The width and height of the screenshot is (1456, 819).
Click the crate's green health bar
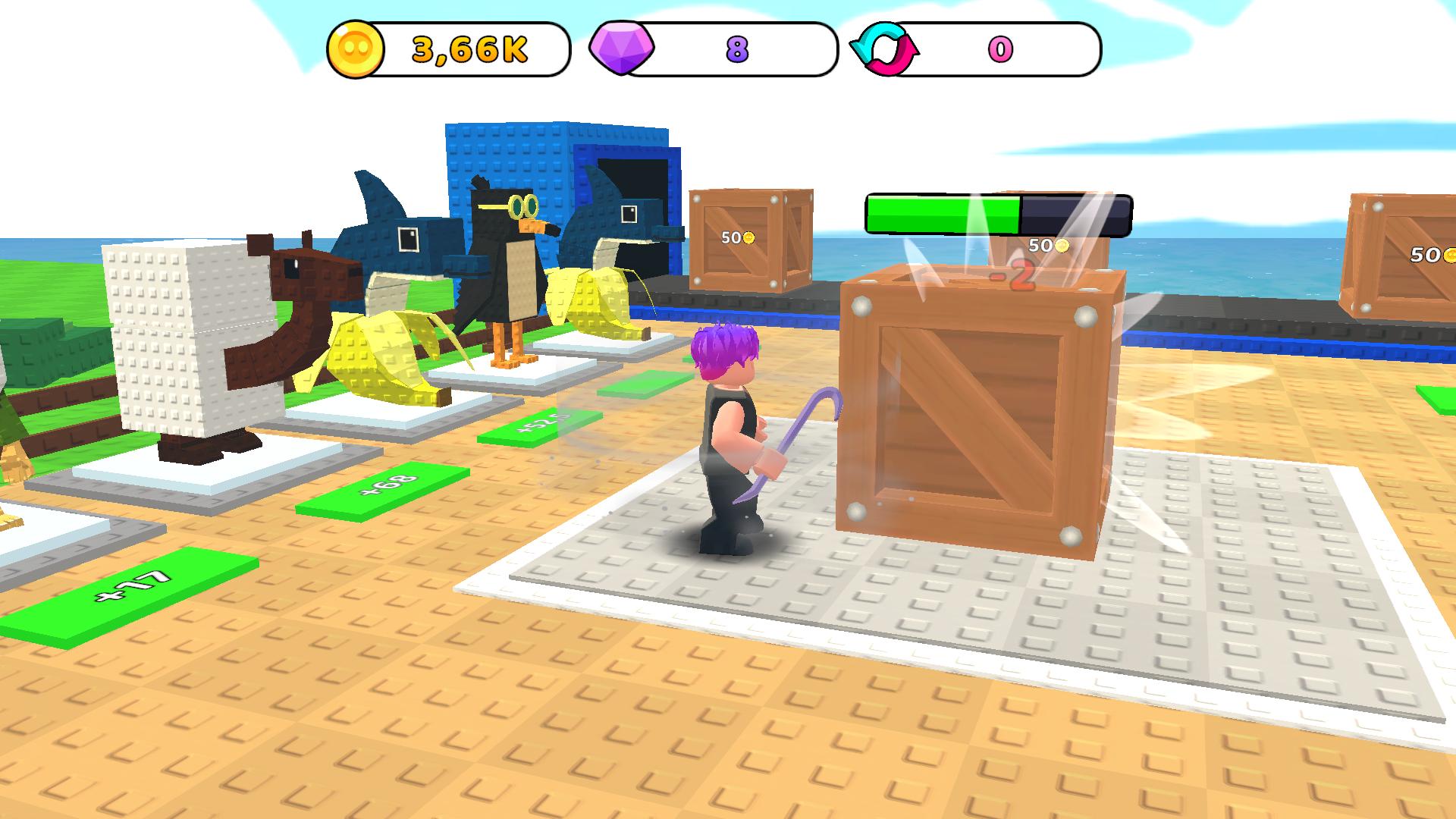pyautogui.click(x=940, y=213)
